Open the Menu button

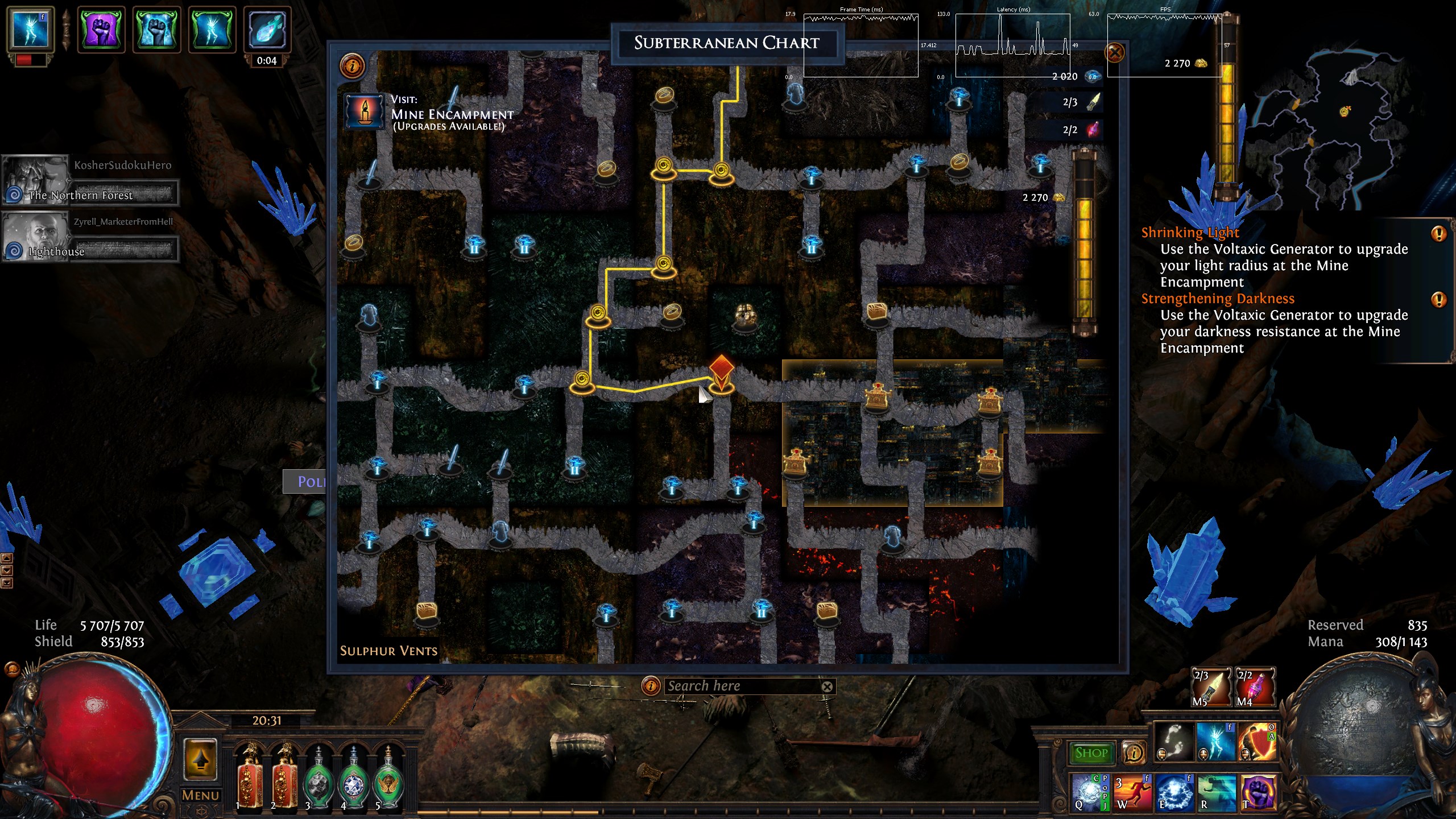(200, 795)
